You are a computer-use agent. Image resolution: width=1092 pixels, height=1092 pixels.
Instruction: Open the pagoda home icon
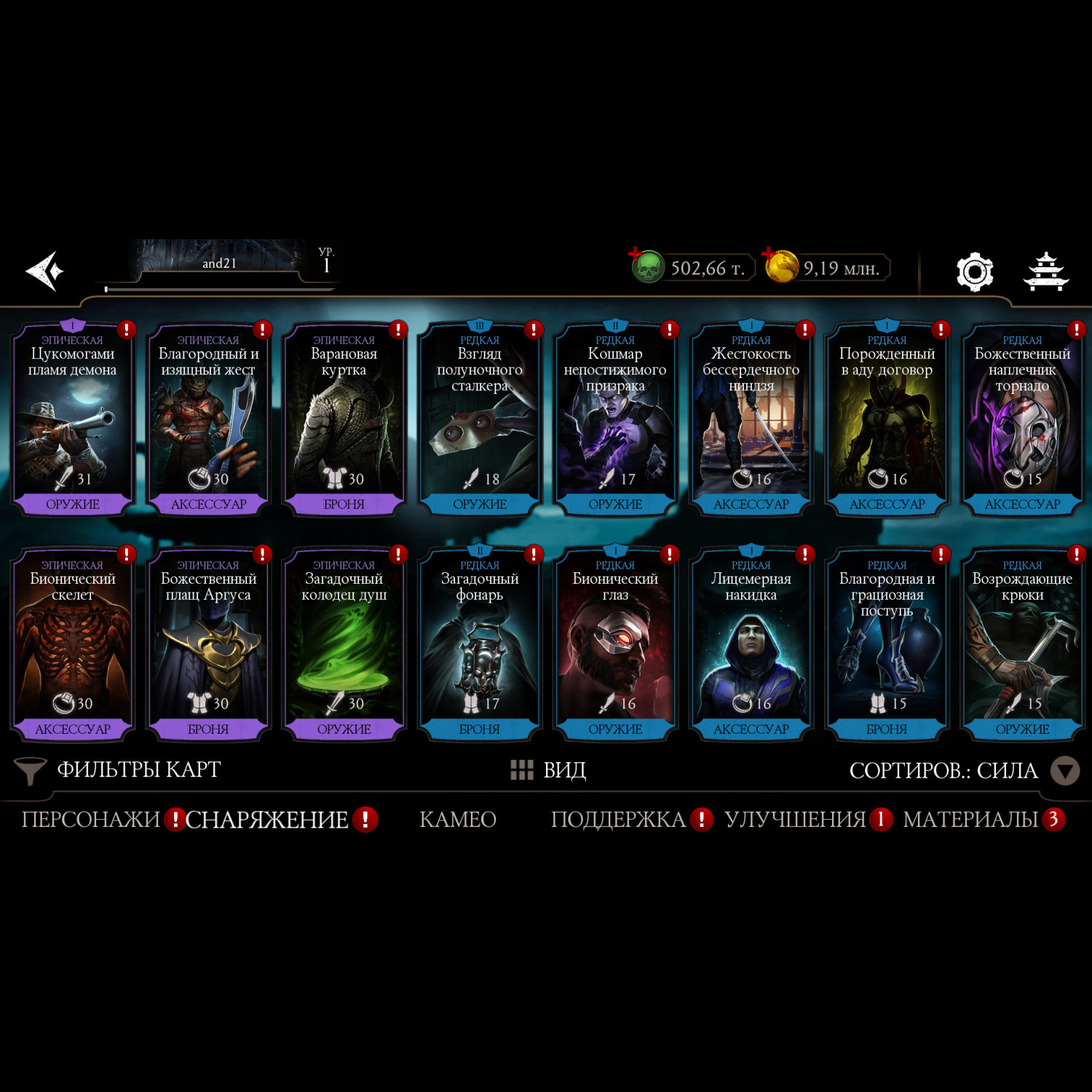[1045, 272]
